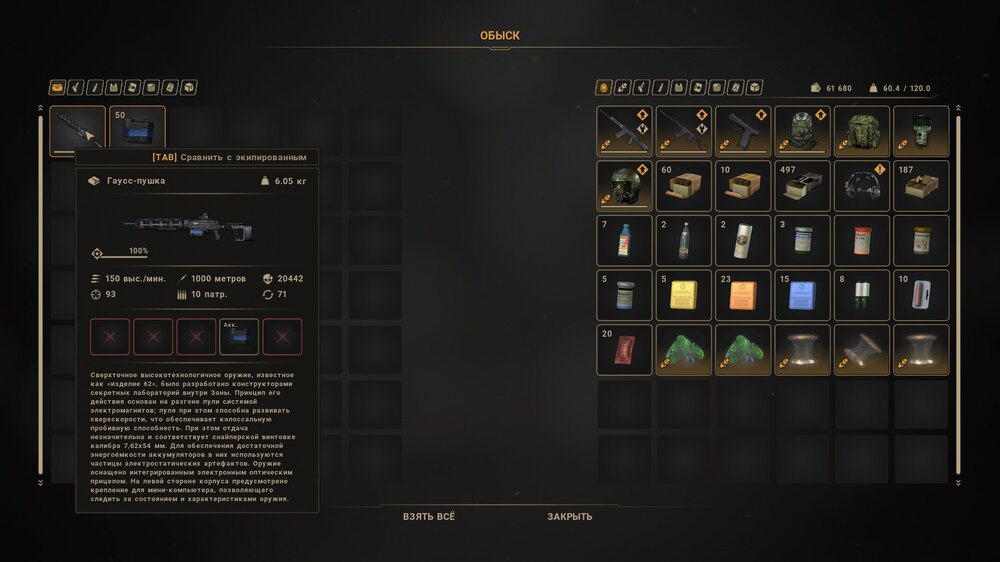Select the 497-round ammo box

click(802, 186)
